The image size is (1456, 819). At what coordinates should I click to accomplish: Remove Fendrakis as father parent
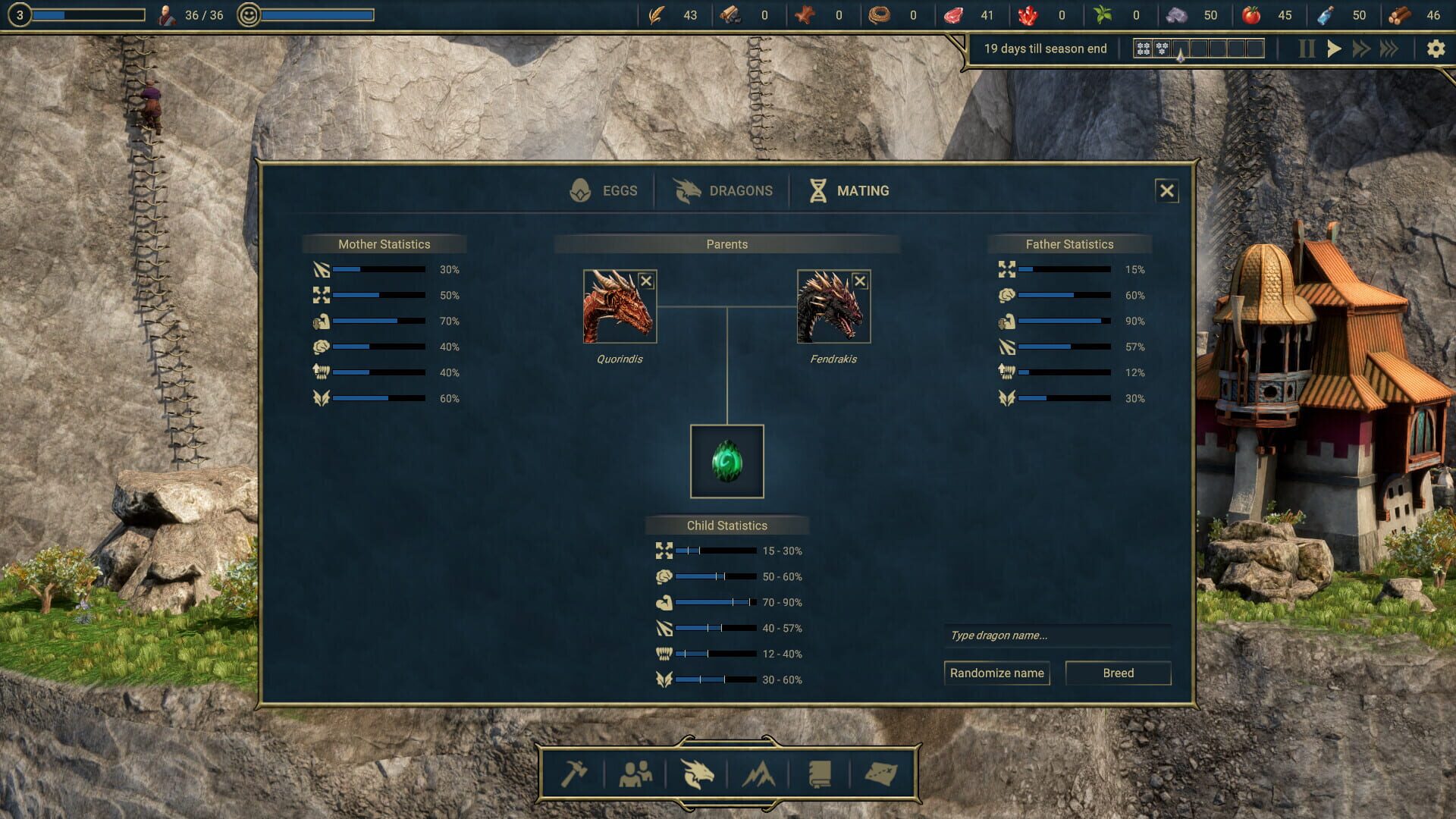pos(860,281)
